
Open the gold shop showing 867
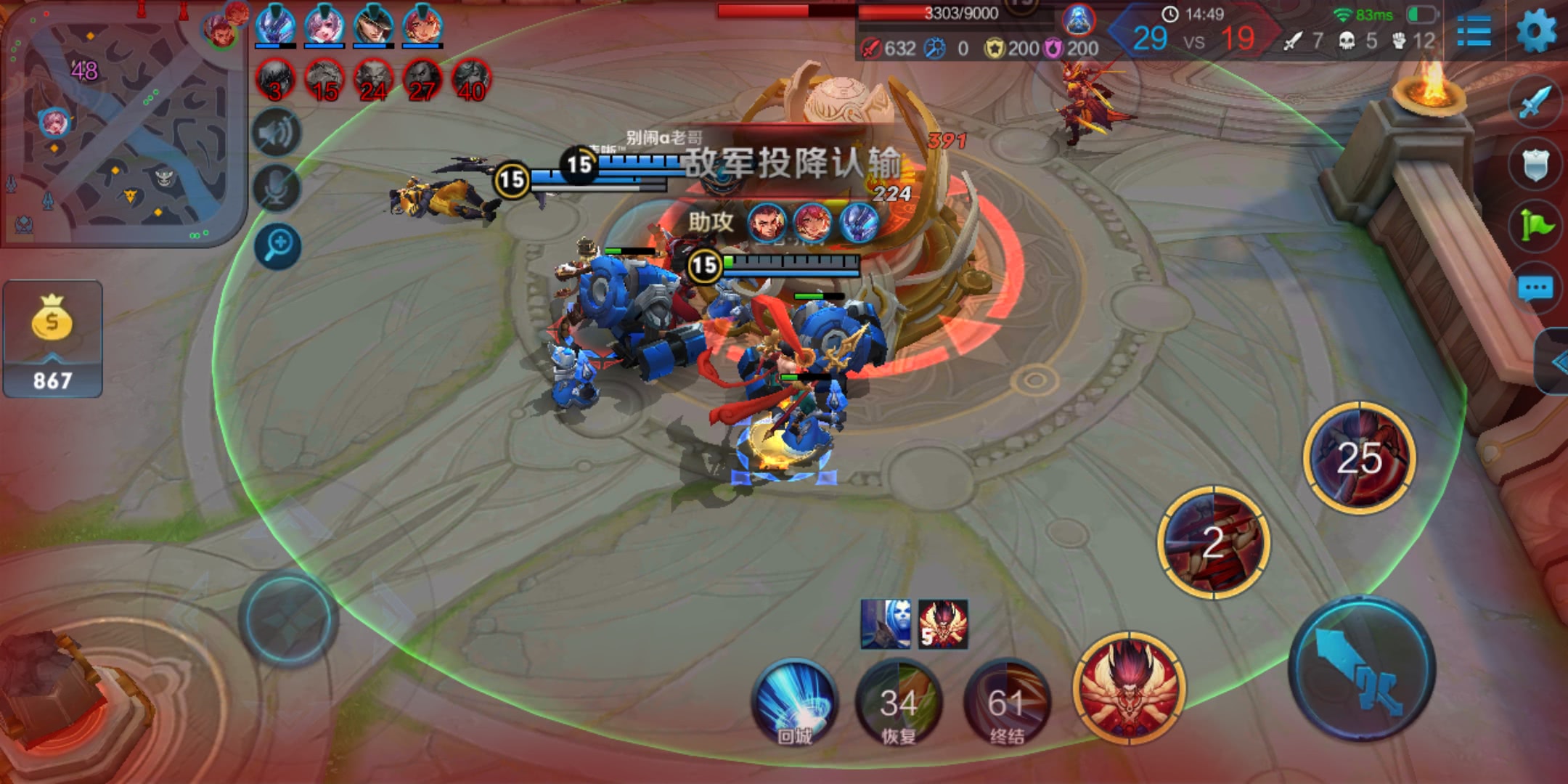(x=52, y=339)
